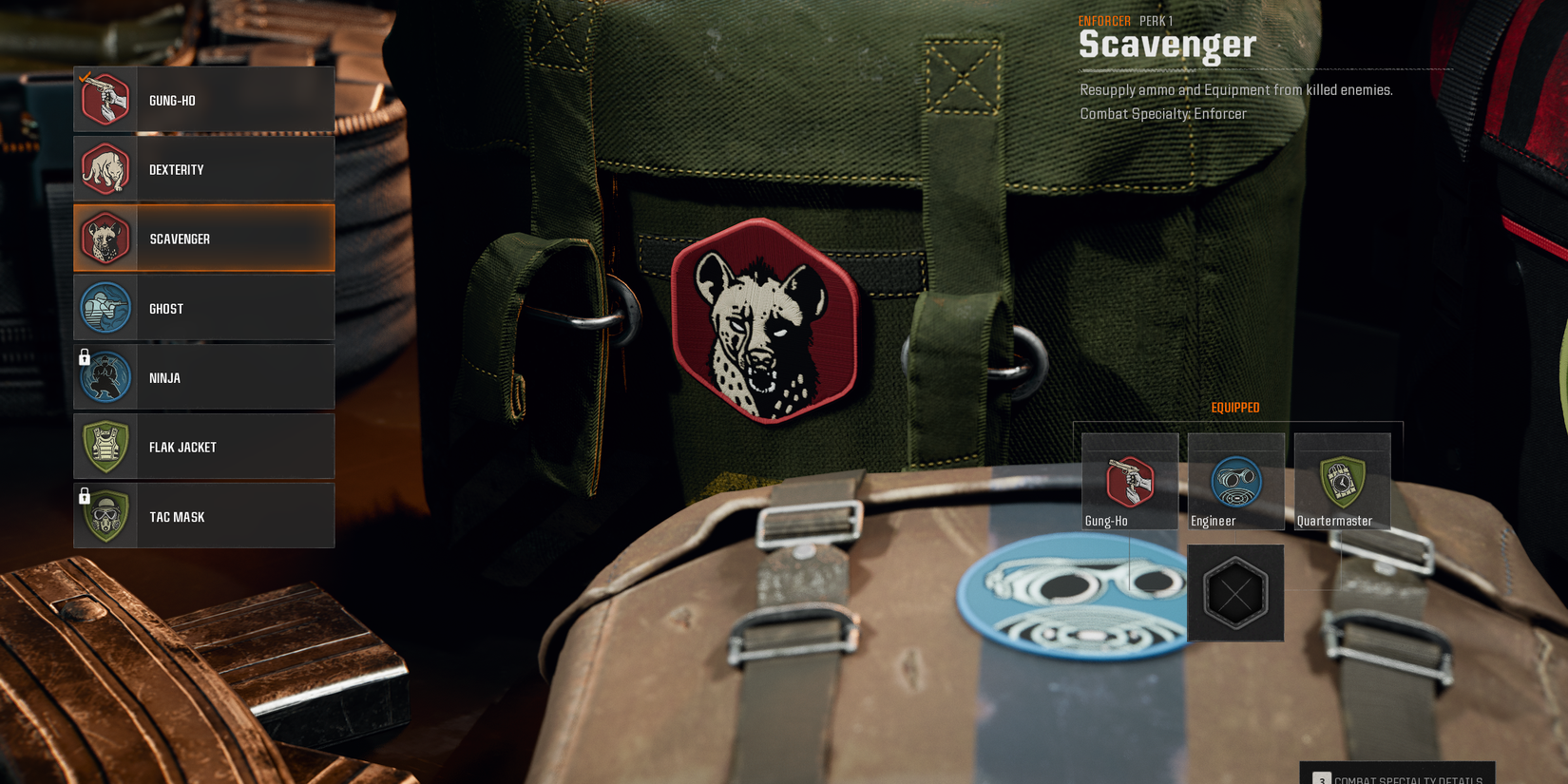Click the empty dark hexagon perk slot
The width and height of the screenshot is (1568, 784).
click(x=1234, y=593)
